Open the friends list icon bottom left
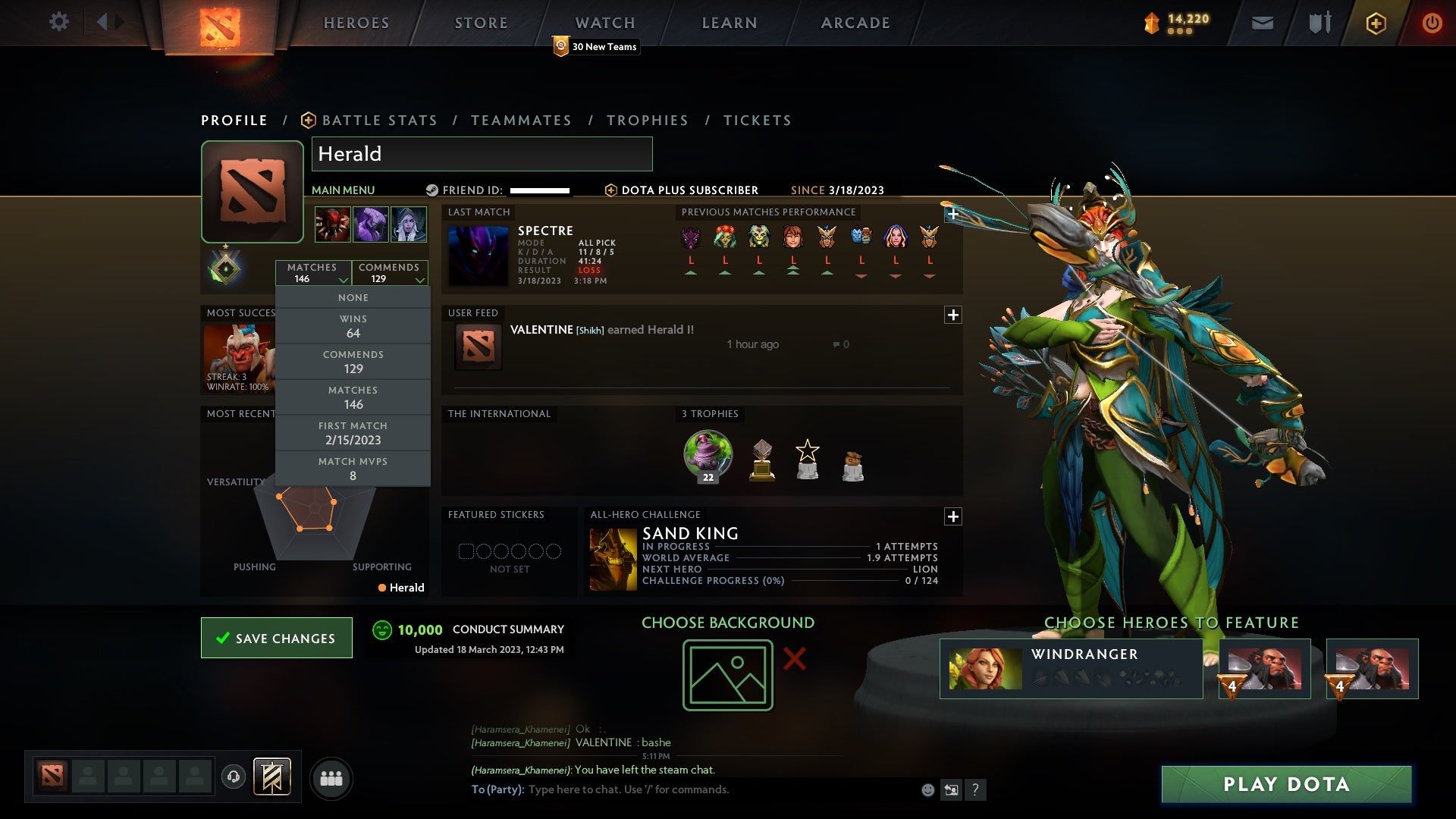1456x819 pixels. pyautogui.click(x=331, y=778)
